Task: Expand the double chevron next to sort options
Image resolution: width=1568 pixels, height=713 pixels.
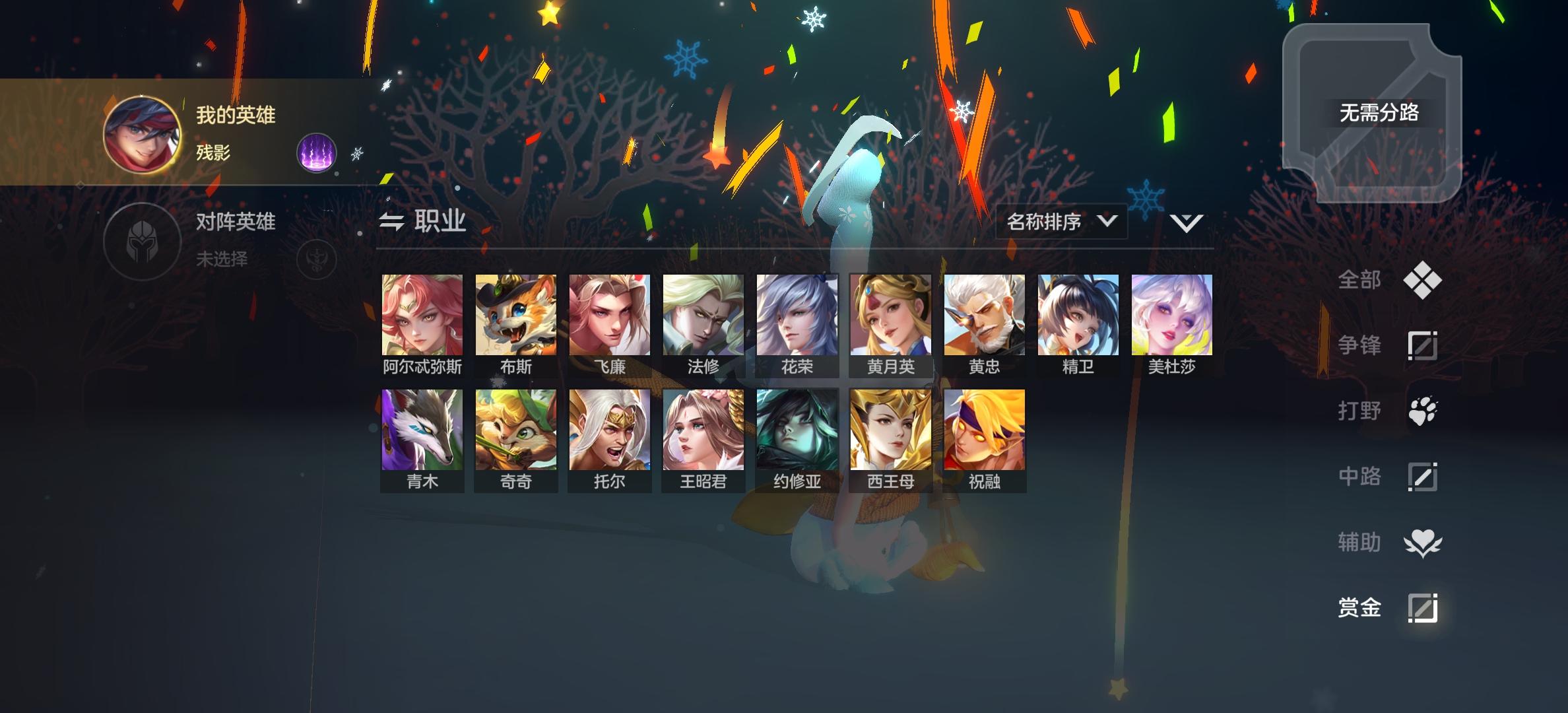Action: point(1186,223)
